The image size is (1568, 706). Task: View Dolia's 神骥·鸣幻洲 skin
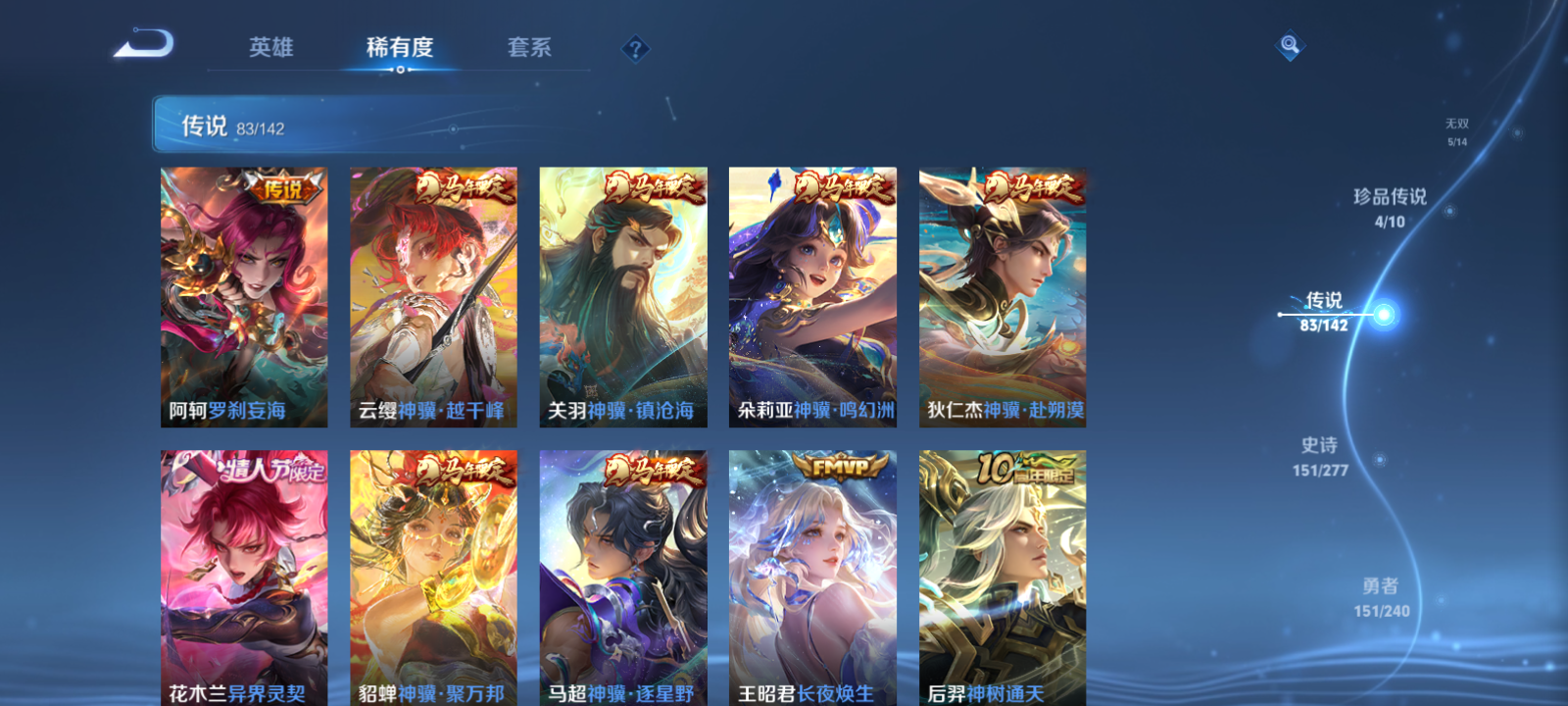tap(812, 294)
